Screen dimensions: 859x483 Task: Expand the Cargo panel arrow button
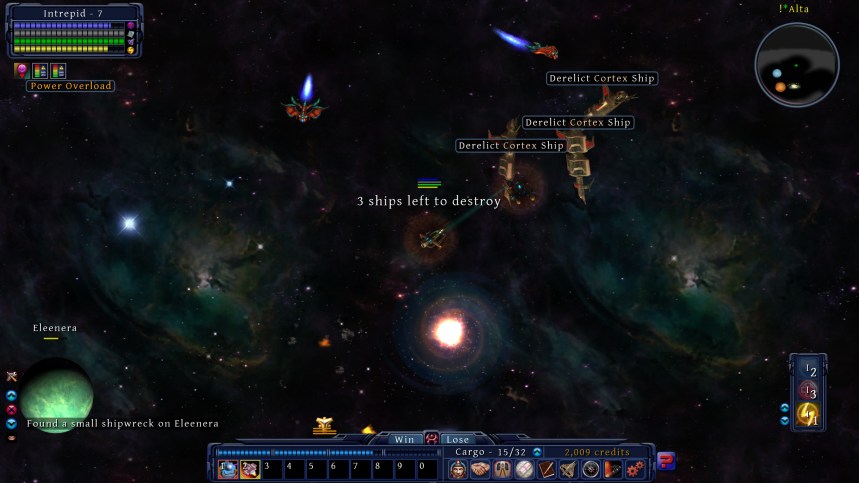click(x=537, y=452)
